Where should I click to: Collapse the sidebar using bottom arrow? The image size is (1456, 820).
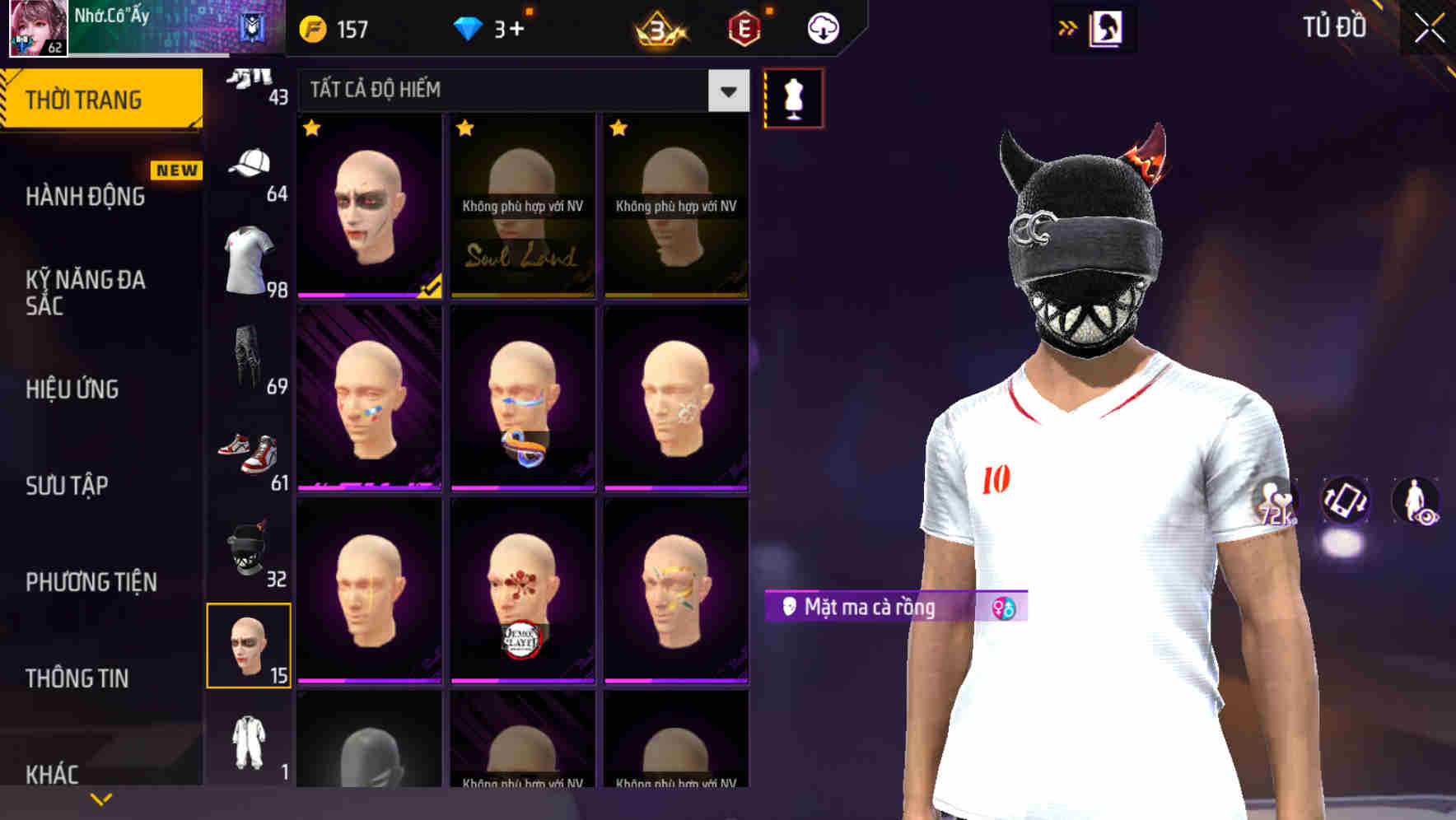(100, 797)
